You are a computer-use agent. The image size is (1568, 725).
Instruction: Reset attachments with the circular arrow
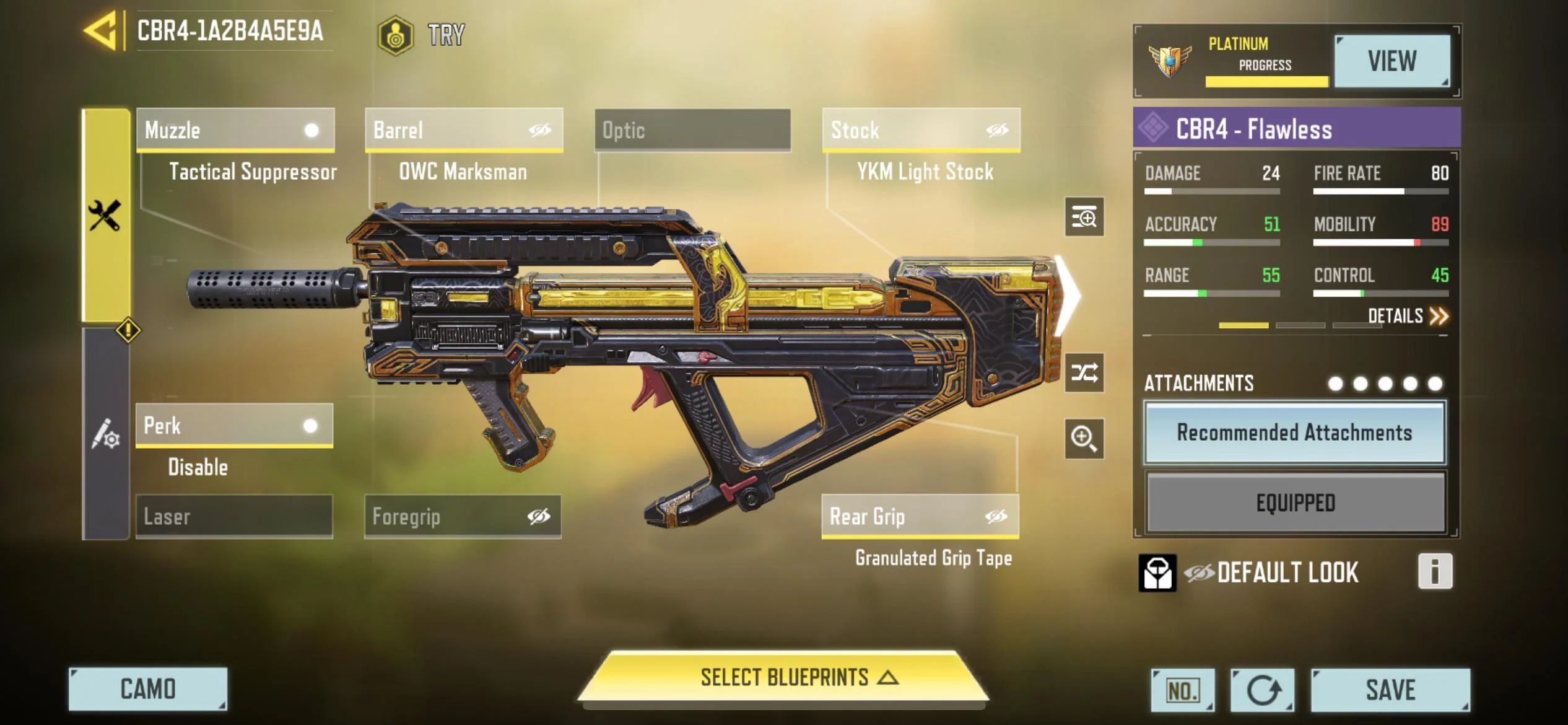tap(1262, 690)
